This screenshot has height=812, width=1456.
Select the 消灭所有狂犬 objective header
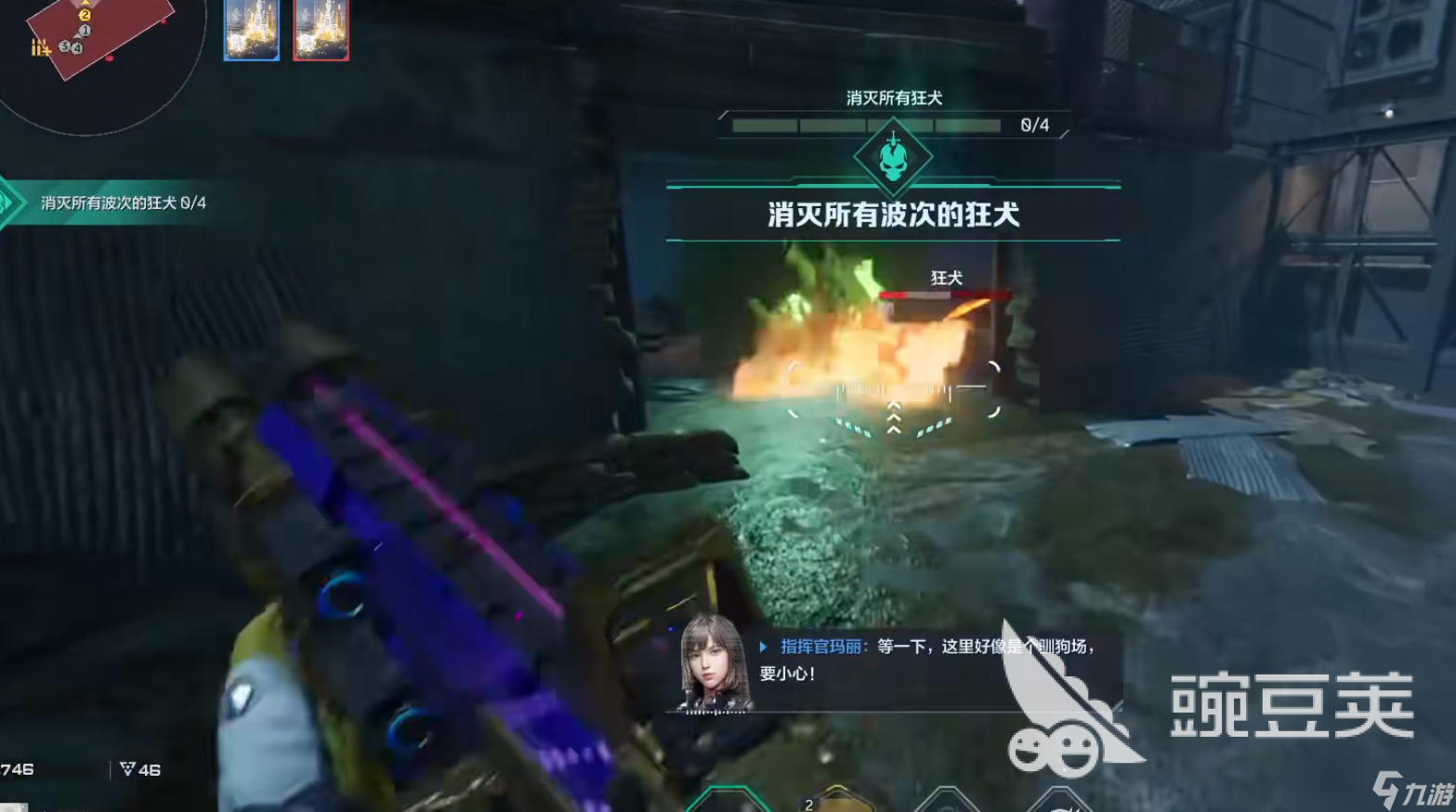(894, 97)
